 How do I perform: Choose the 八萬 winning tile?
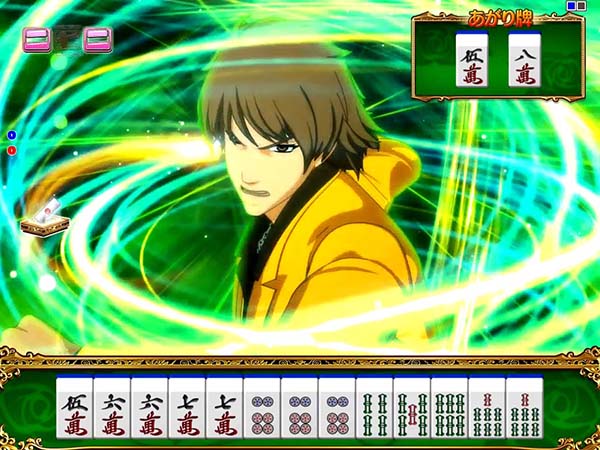coord(525,60)
